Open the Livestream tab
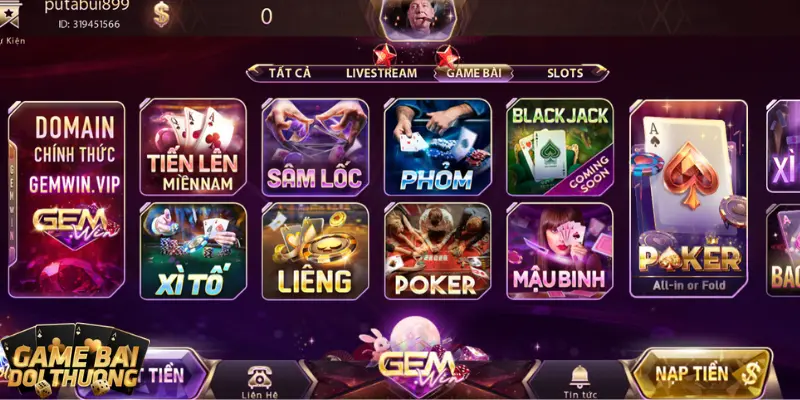Image resolution: width=800 pixels, height=400 pixels. [x=381, y=73]
